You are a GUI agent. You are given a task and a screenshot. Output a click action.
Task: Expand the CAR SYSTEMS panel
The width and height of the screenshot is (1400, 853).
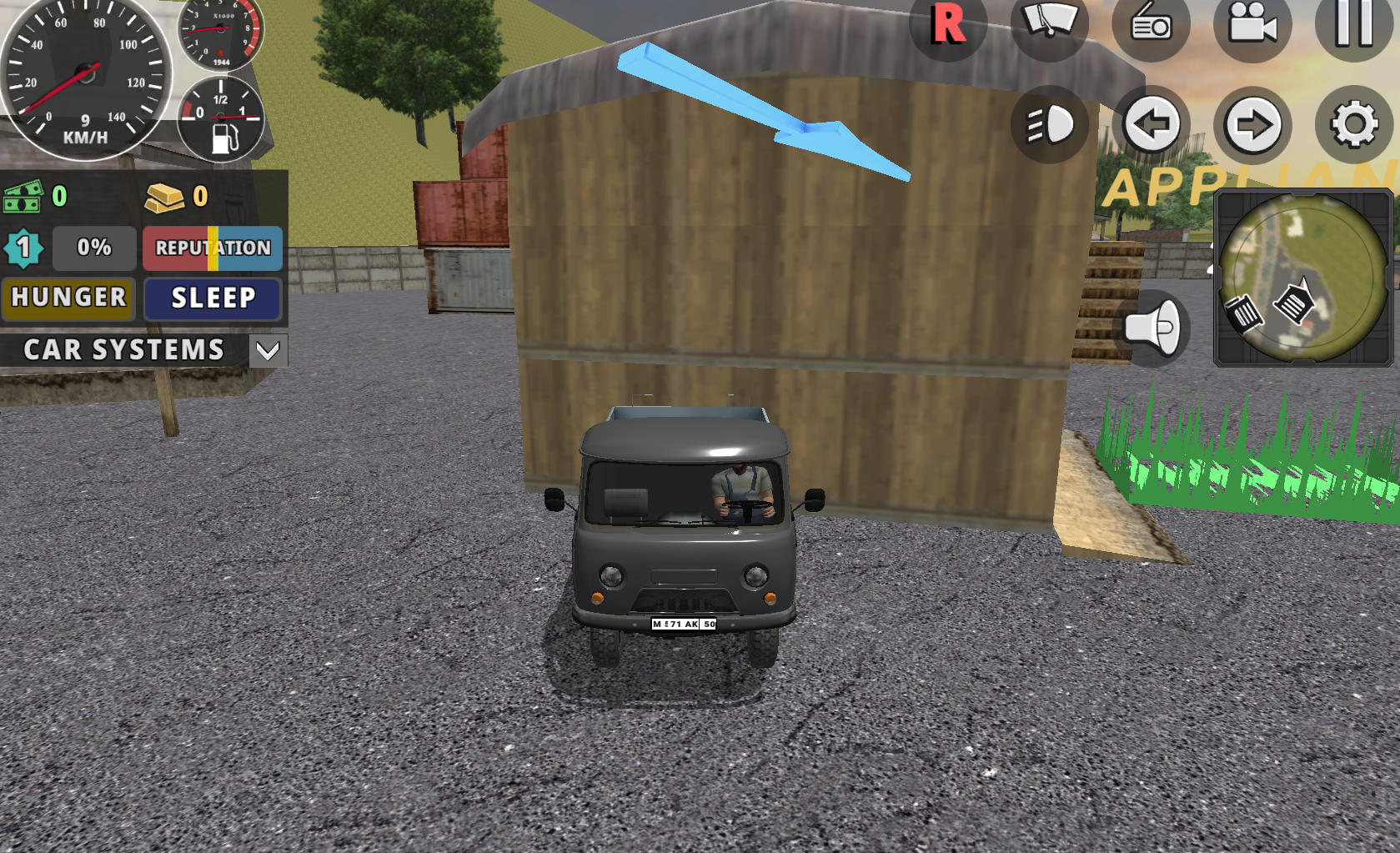coord(268,350)
